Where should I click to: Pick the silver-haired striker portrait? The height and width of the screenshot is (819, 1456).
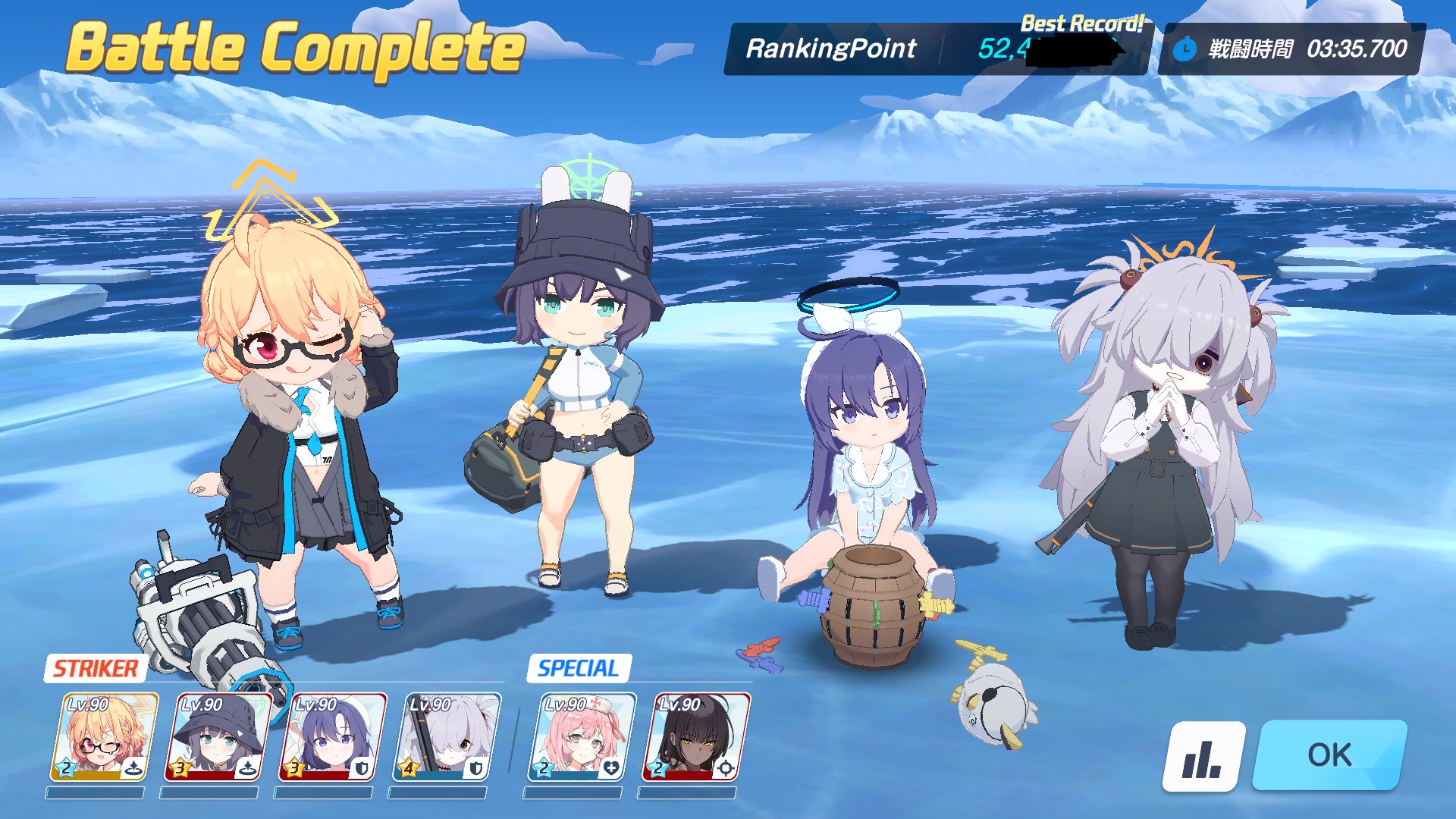447,737
